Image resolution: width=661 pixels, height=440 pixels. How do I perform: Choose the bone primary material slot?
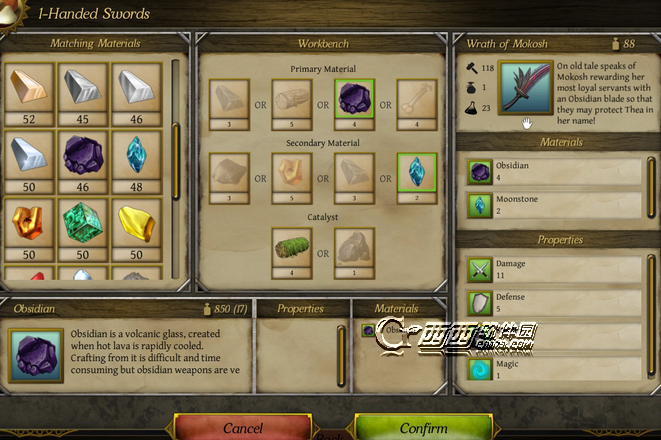pos(416,98)
